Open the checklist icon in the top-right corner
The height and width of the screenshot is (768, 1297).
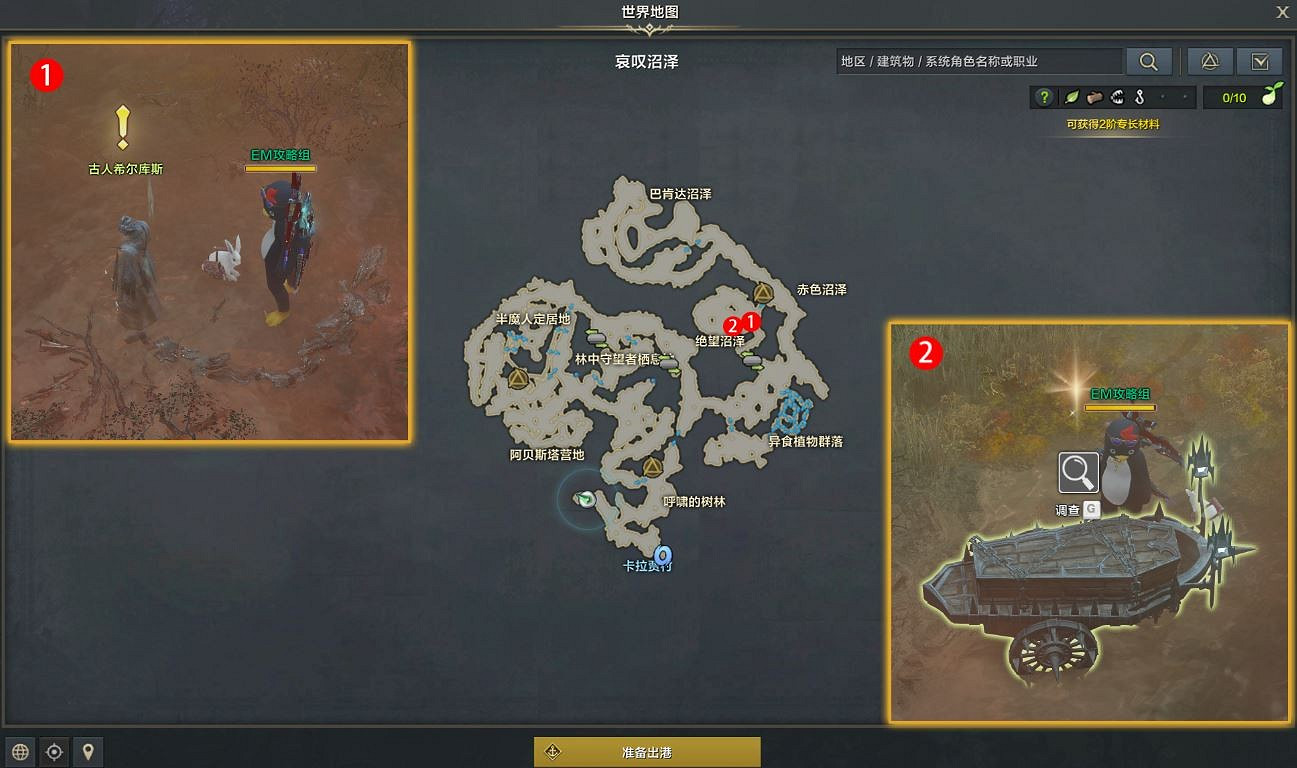pos(1261,61)
